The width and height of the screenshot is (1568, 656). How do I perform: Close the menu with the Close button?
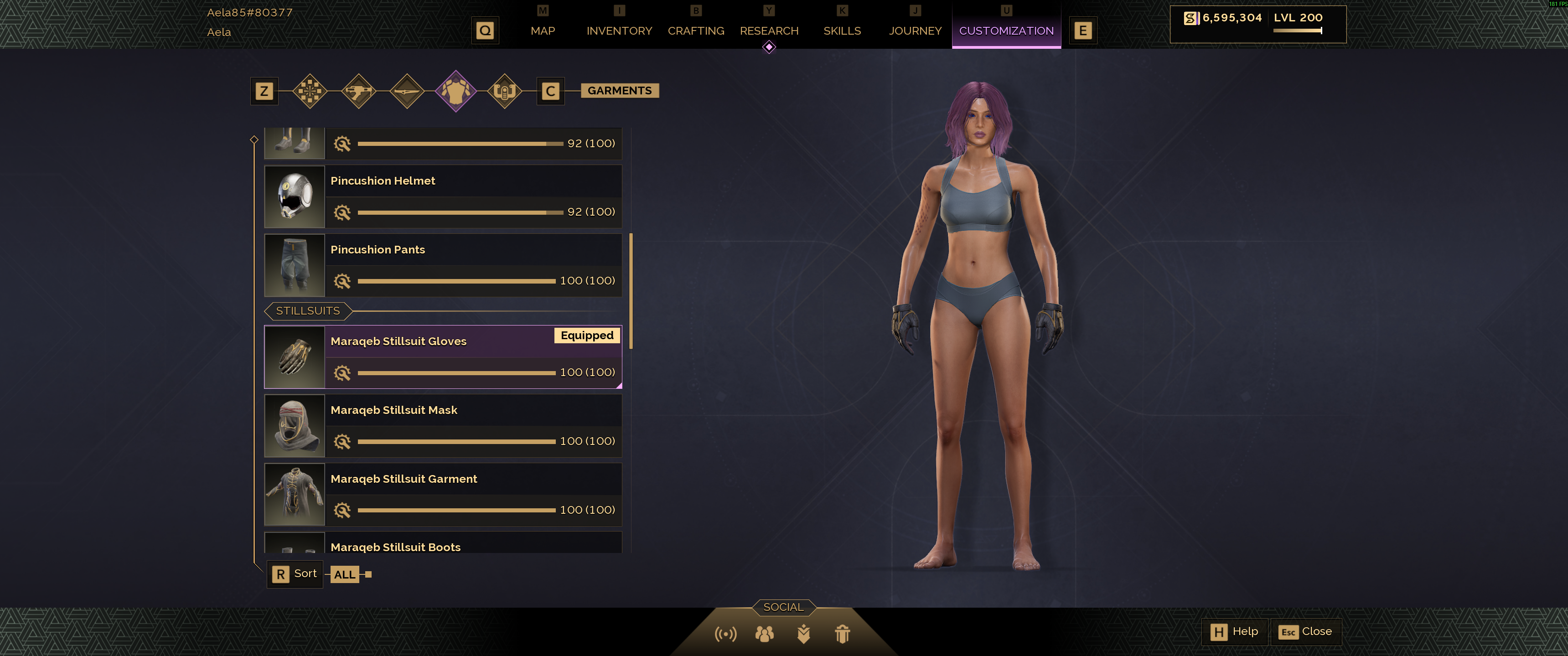[x=1306, y=632]
